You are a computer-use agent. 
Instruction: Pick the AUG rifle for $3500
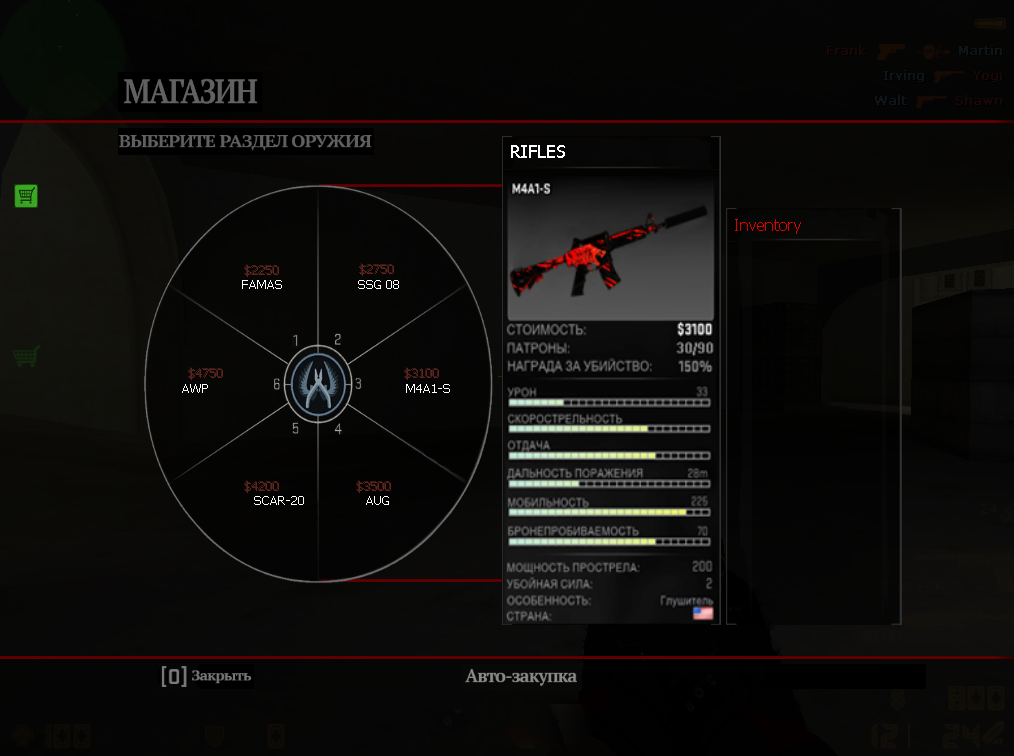376,494
